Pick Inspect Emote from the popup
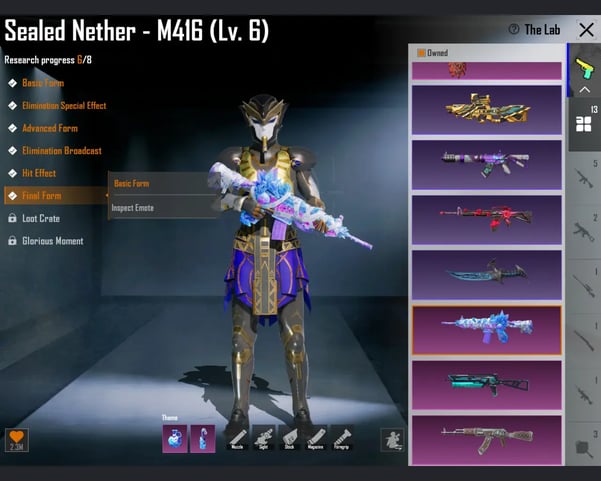The image size is (601, 481). click(133, 208)
